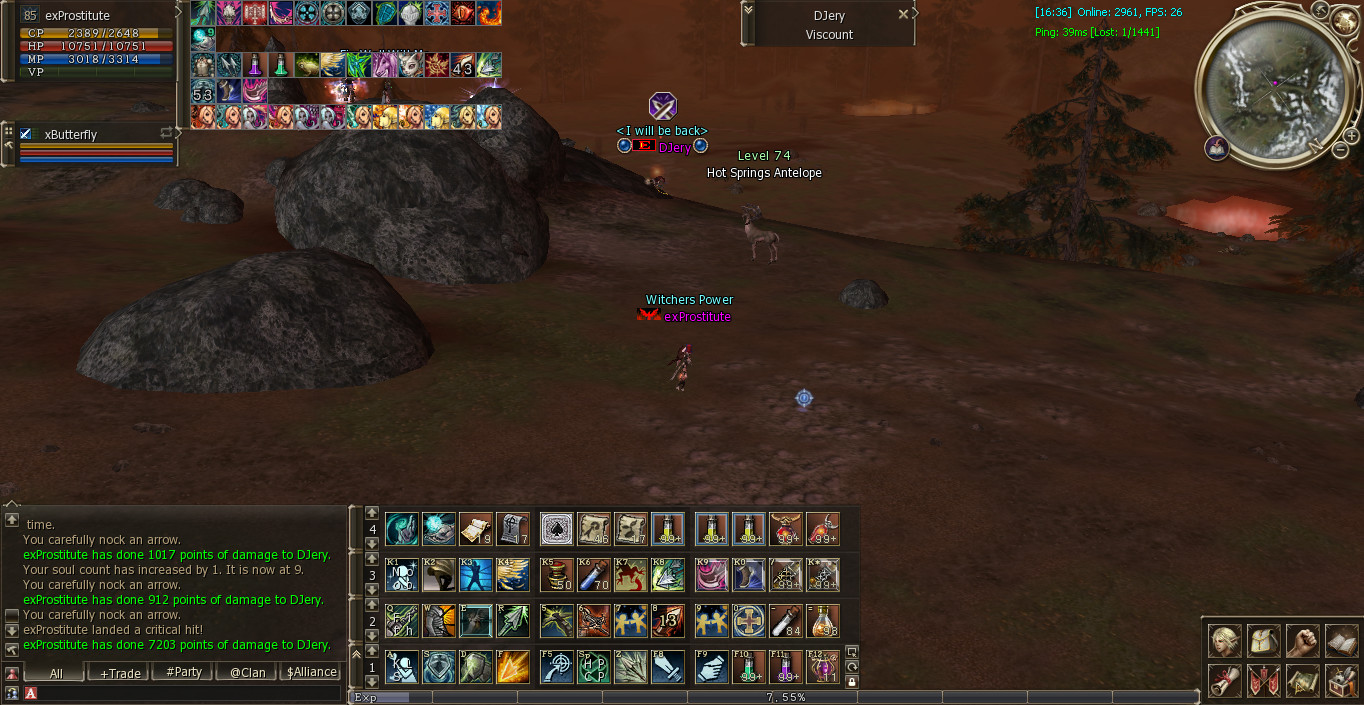The image size is (1364, 705).
Task: Click the chat message input field
Action: [x=190, y=693]
